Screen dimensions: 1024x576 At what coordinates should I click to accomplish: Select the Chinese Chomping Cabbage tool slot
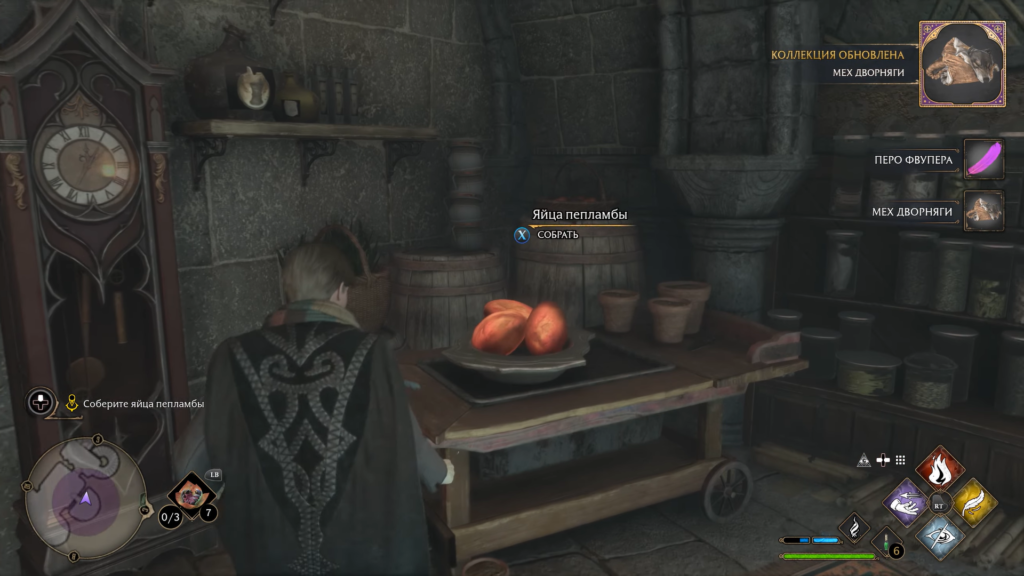pyautogui.click(x=188, y=493)
